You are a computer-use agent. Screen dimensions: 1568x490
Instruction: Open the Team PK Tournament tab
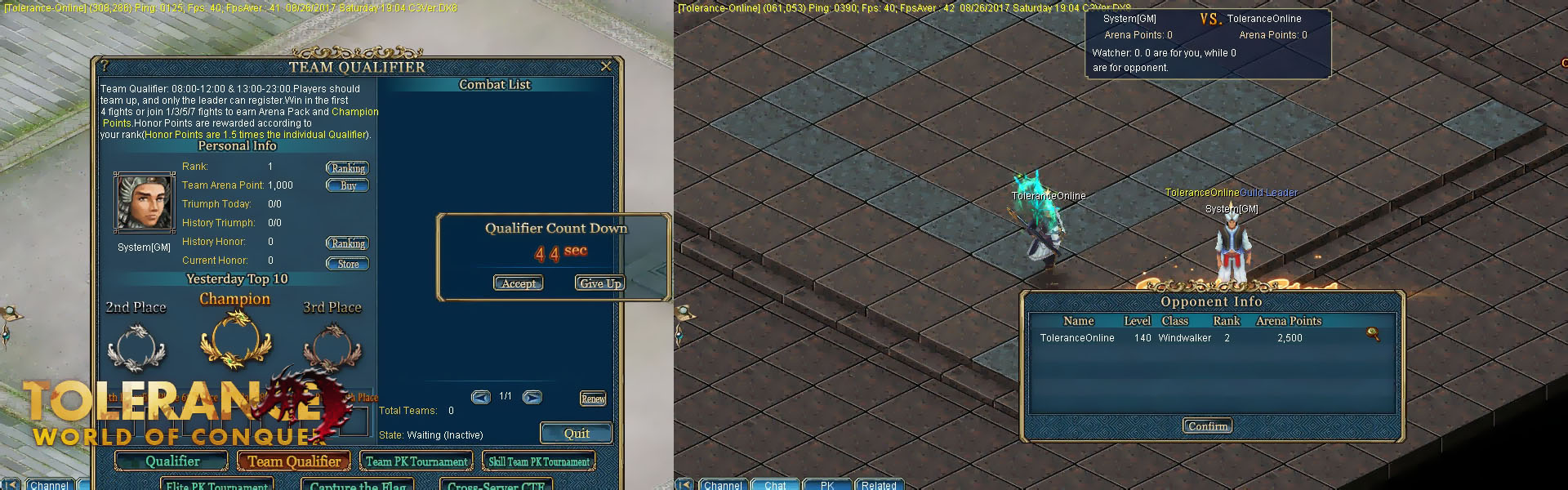pos(416,461)
